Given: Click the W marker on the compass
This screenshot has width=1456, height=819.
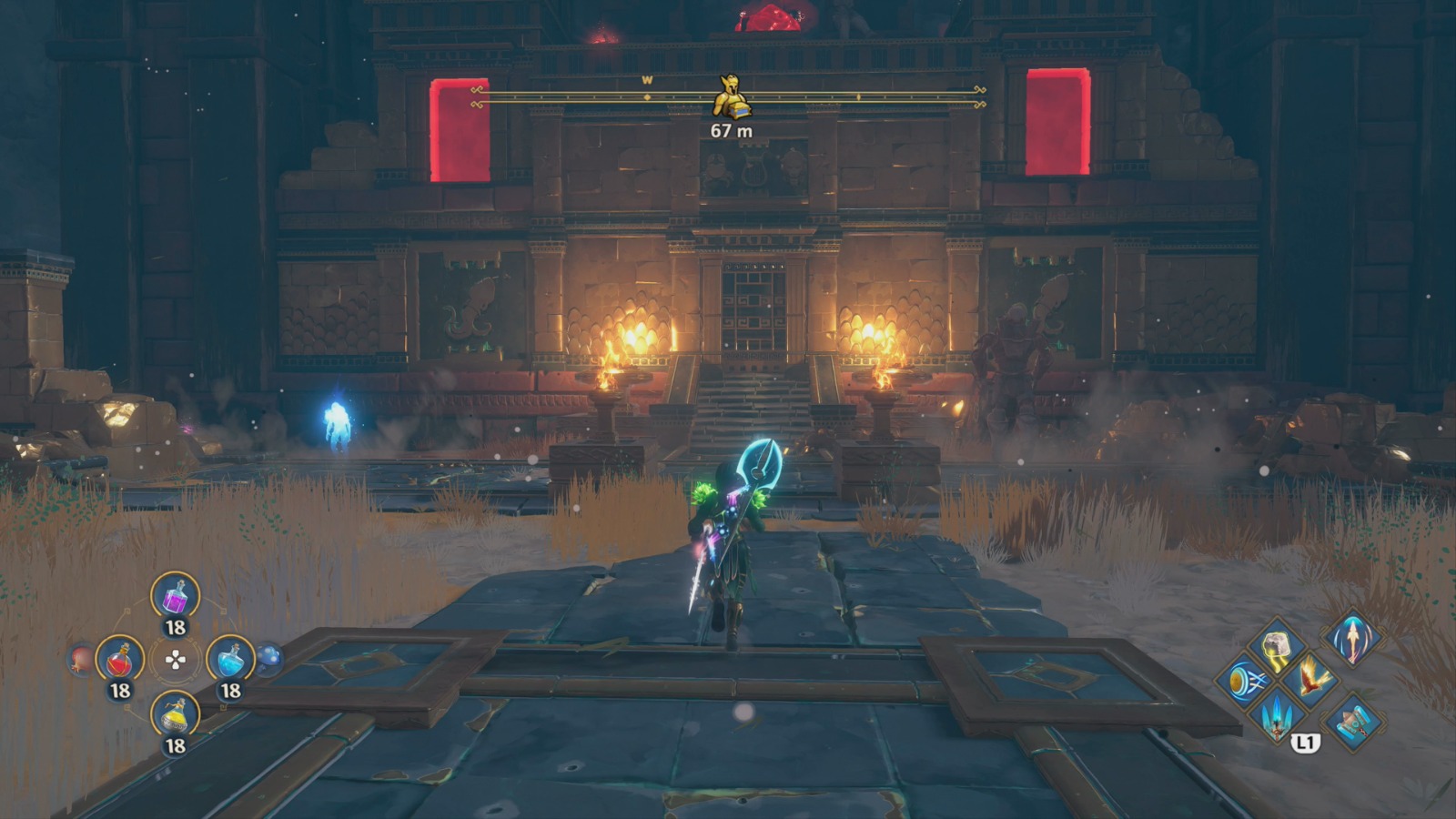Looking at the screenshot, I should coord(646,80).
